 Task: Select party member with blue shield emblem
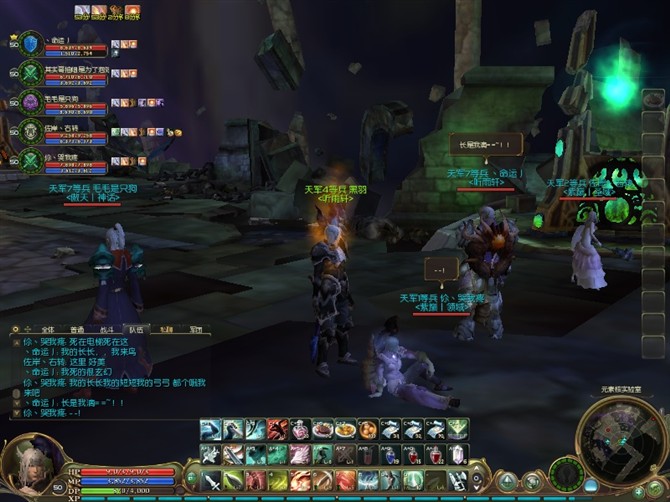[30, 44]
